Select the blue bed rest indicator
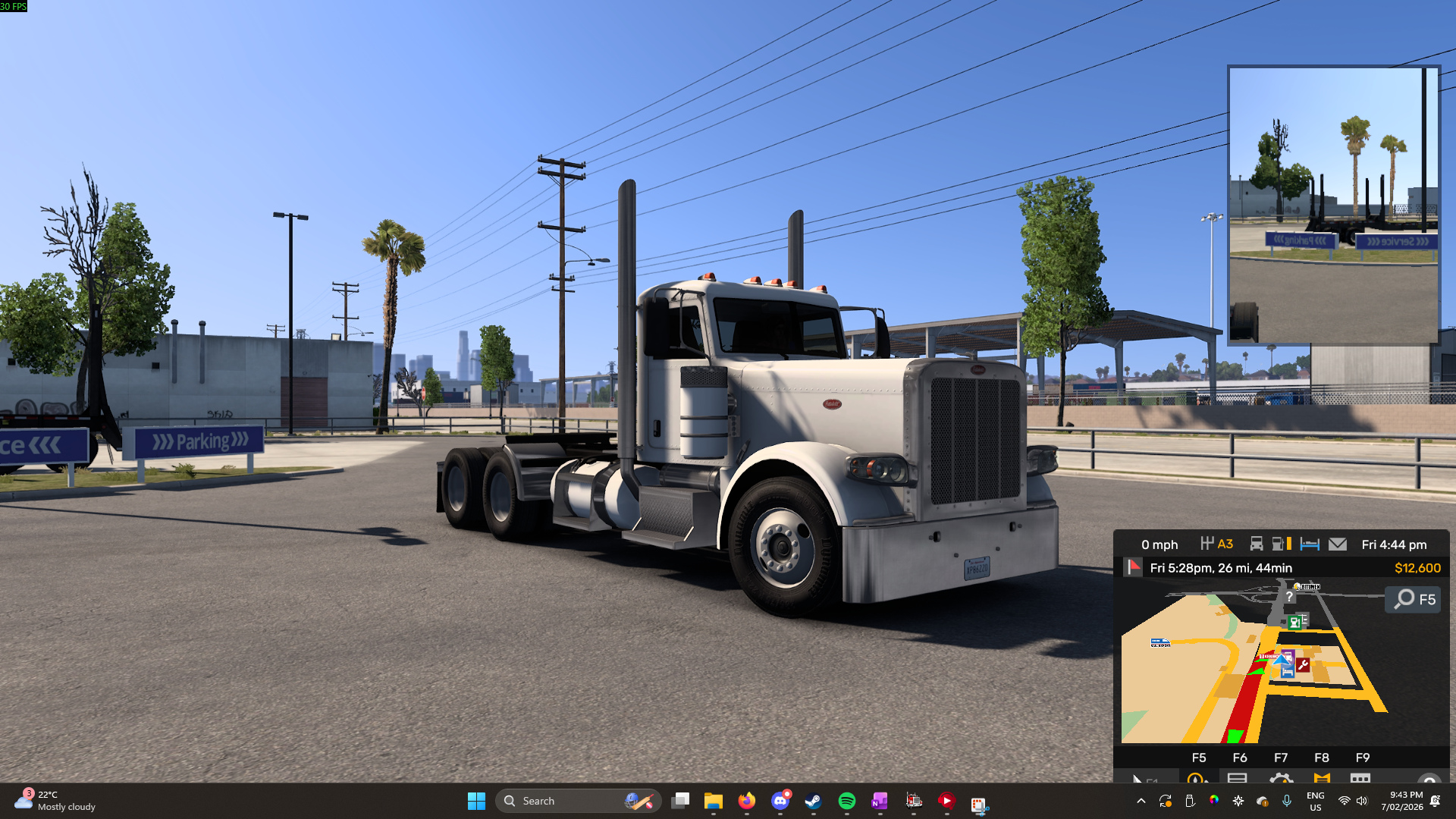 click(x=1310, y=544)
